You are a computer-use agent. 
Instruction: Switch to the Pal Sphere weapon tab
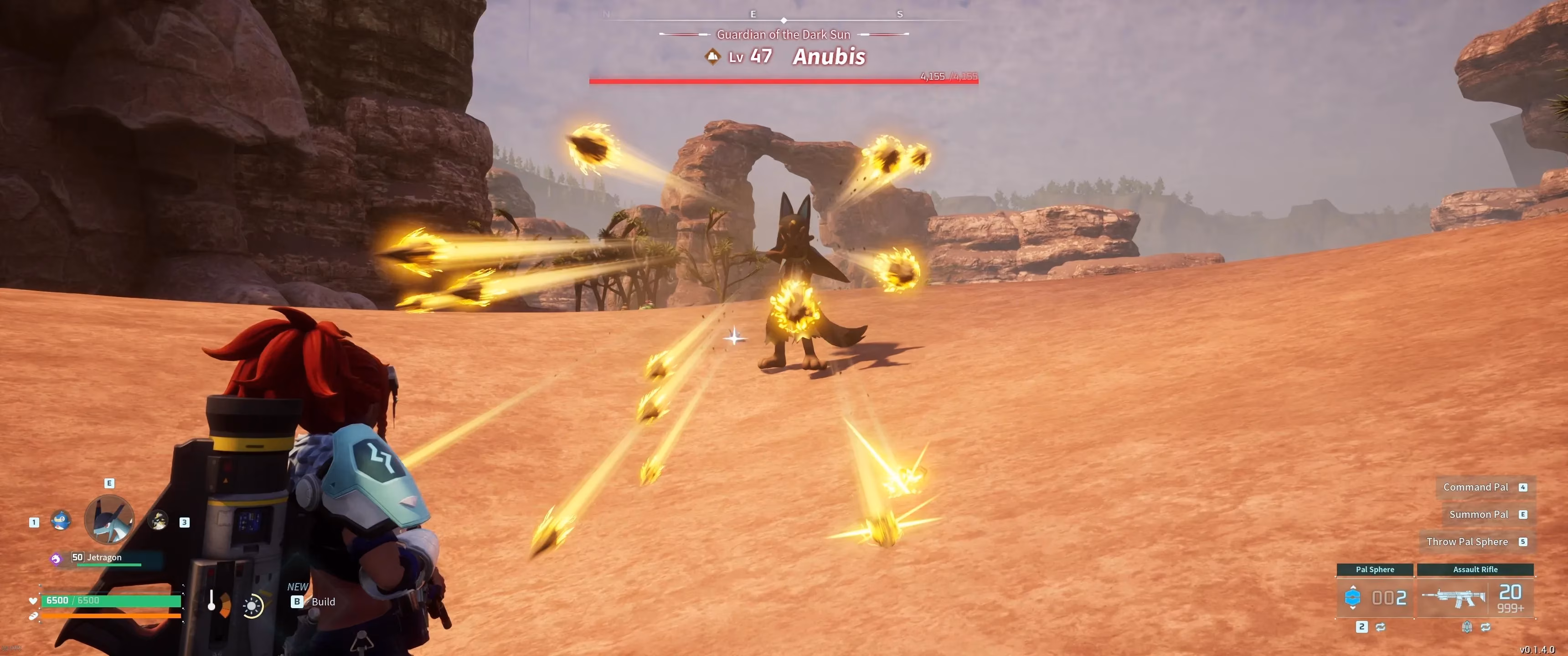click(x=1375, y=569)
